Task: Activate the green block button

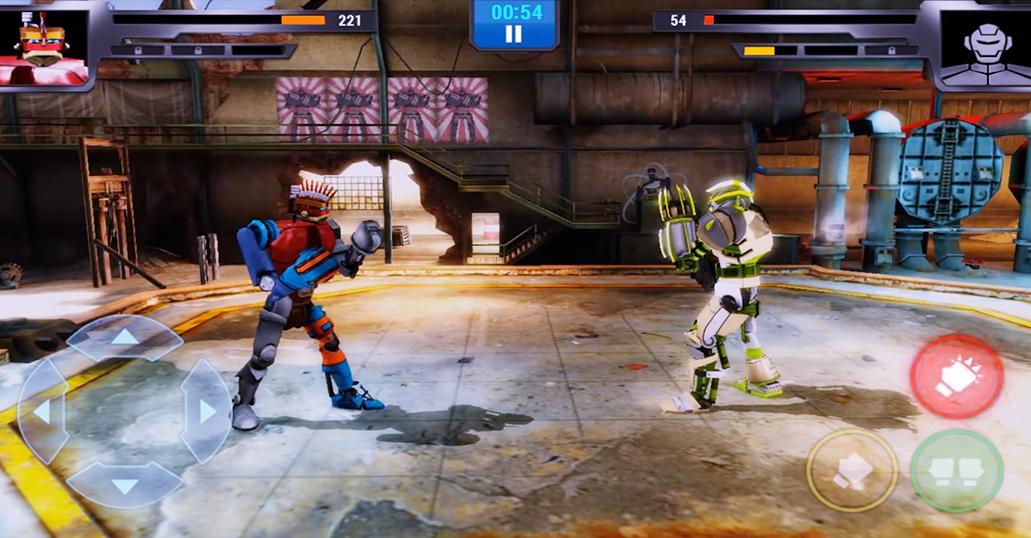Action: pyautogui.click(x=957, y=471)
